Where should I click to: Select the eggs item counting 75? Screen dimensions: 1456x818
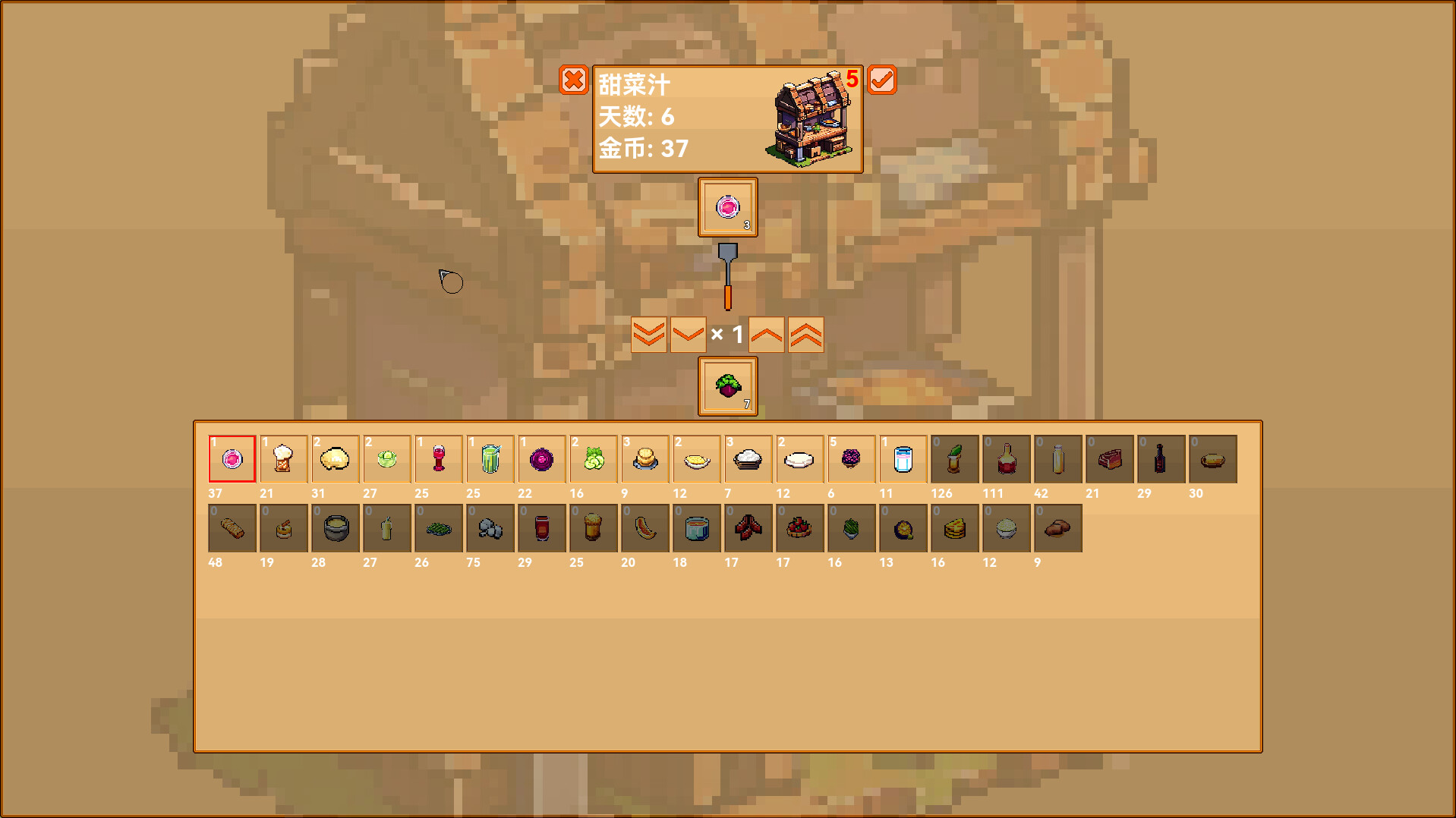coord(490,528)
